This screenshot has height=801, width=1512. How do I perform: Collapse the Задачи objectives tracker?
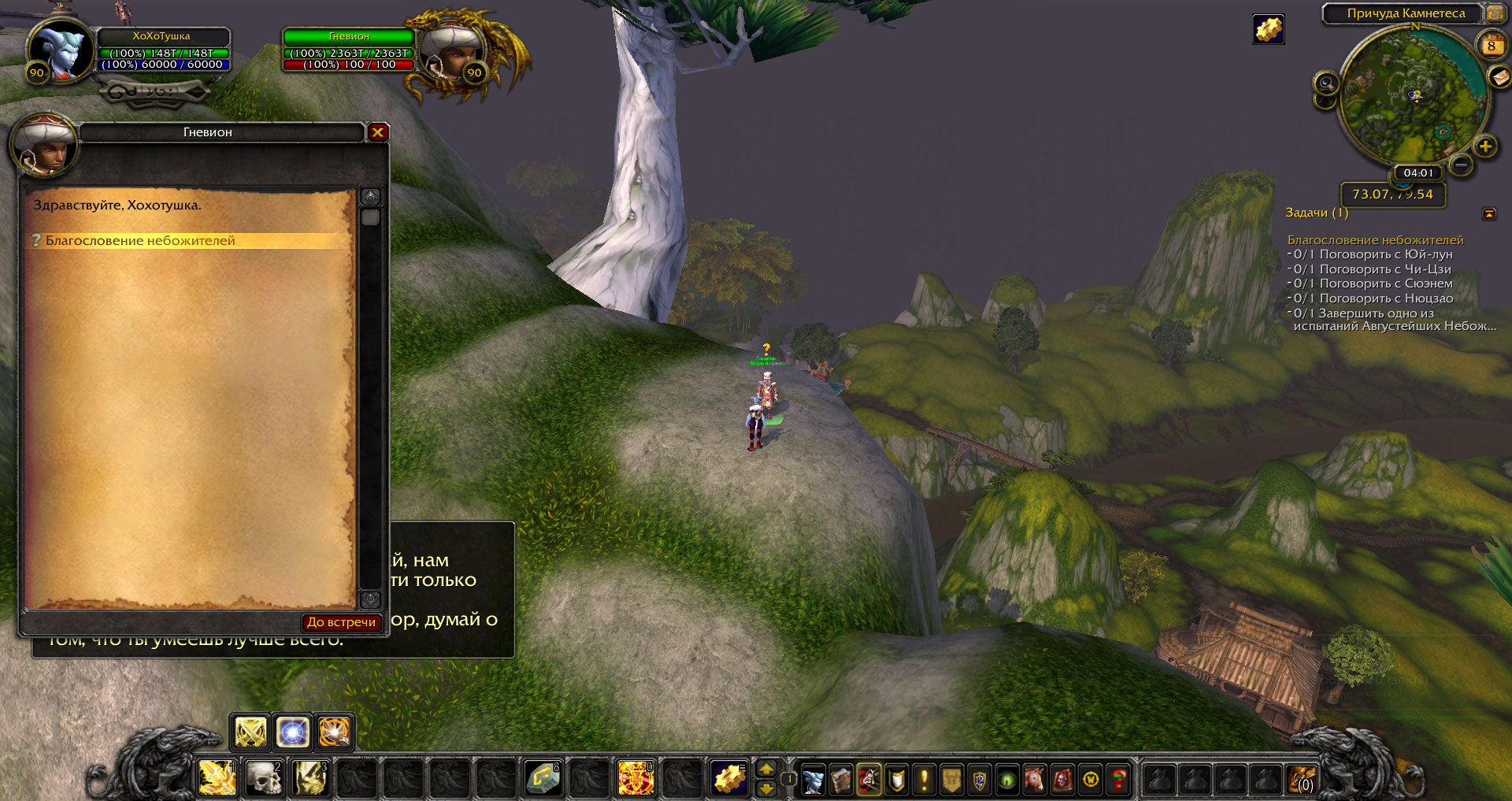tap(1489, 213)
